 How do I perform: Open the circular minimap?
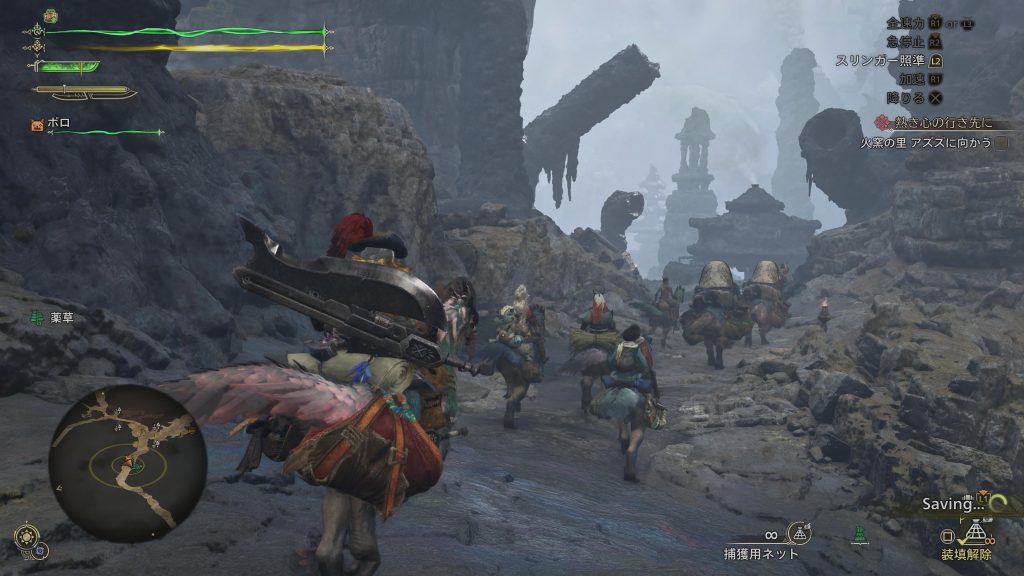pyautogui.click(x=127, y=462)
